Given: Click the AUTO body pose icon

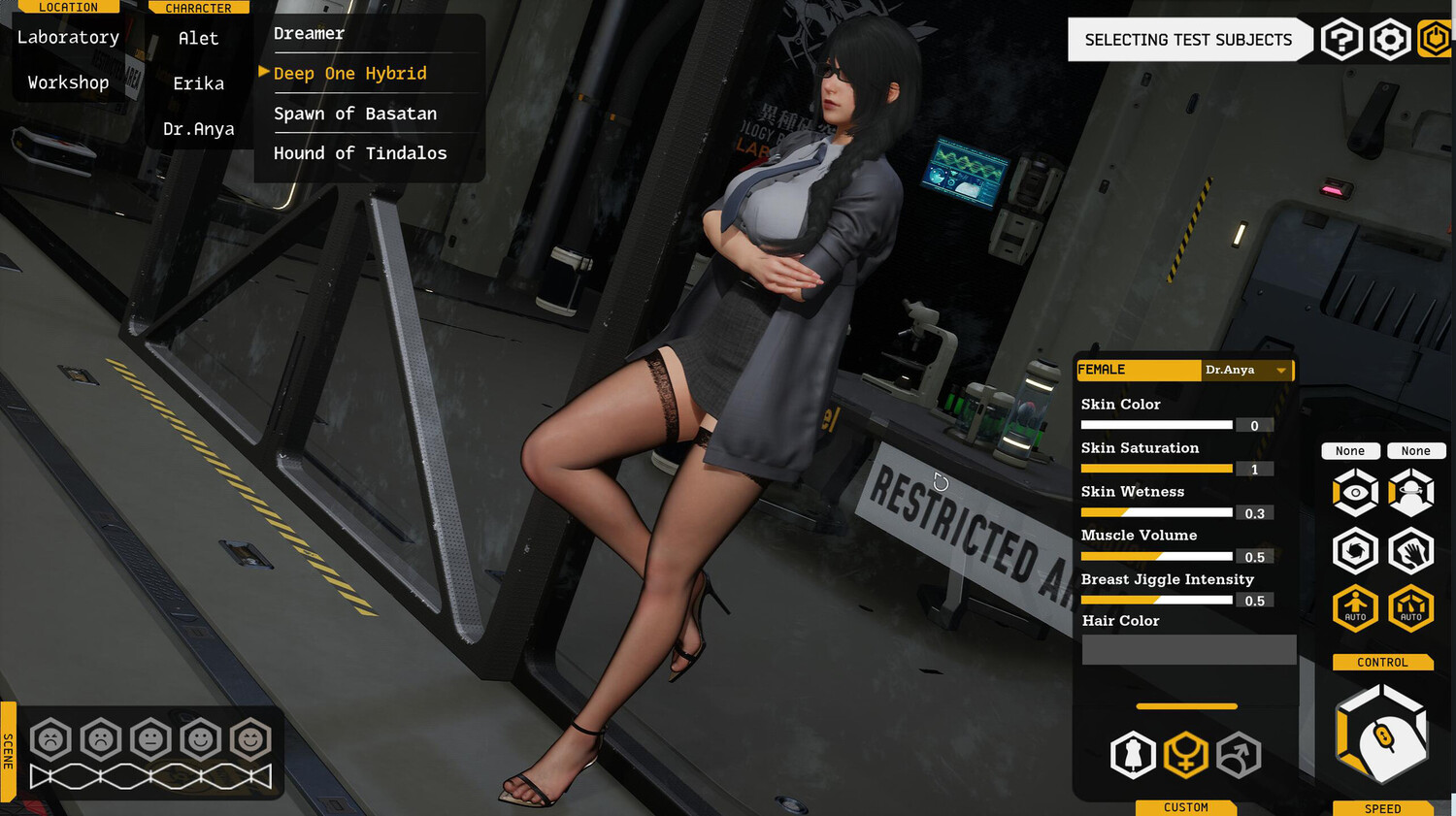Looking at the screenshot, I should click(x=1355, y=608).
